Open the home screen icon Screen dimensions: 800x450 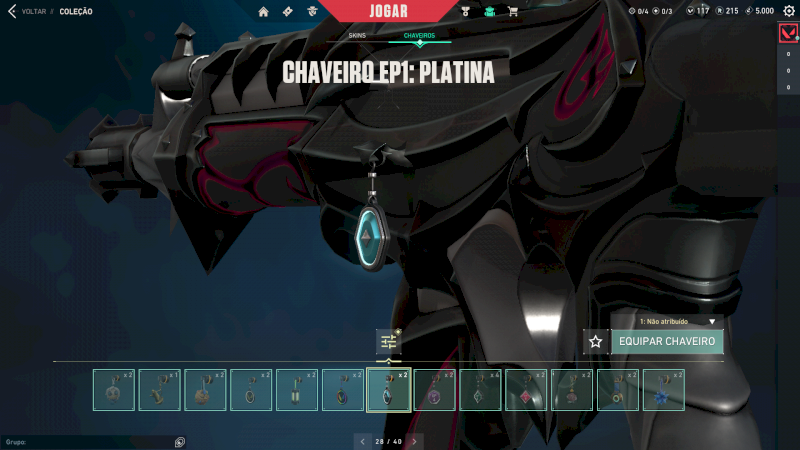coord(264,12)
